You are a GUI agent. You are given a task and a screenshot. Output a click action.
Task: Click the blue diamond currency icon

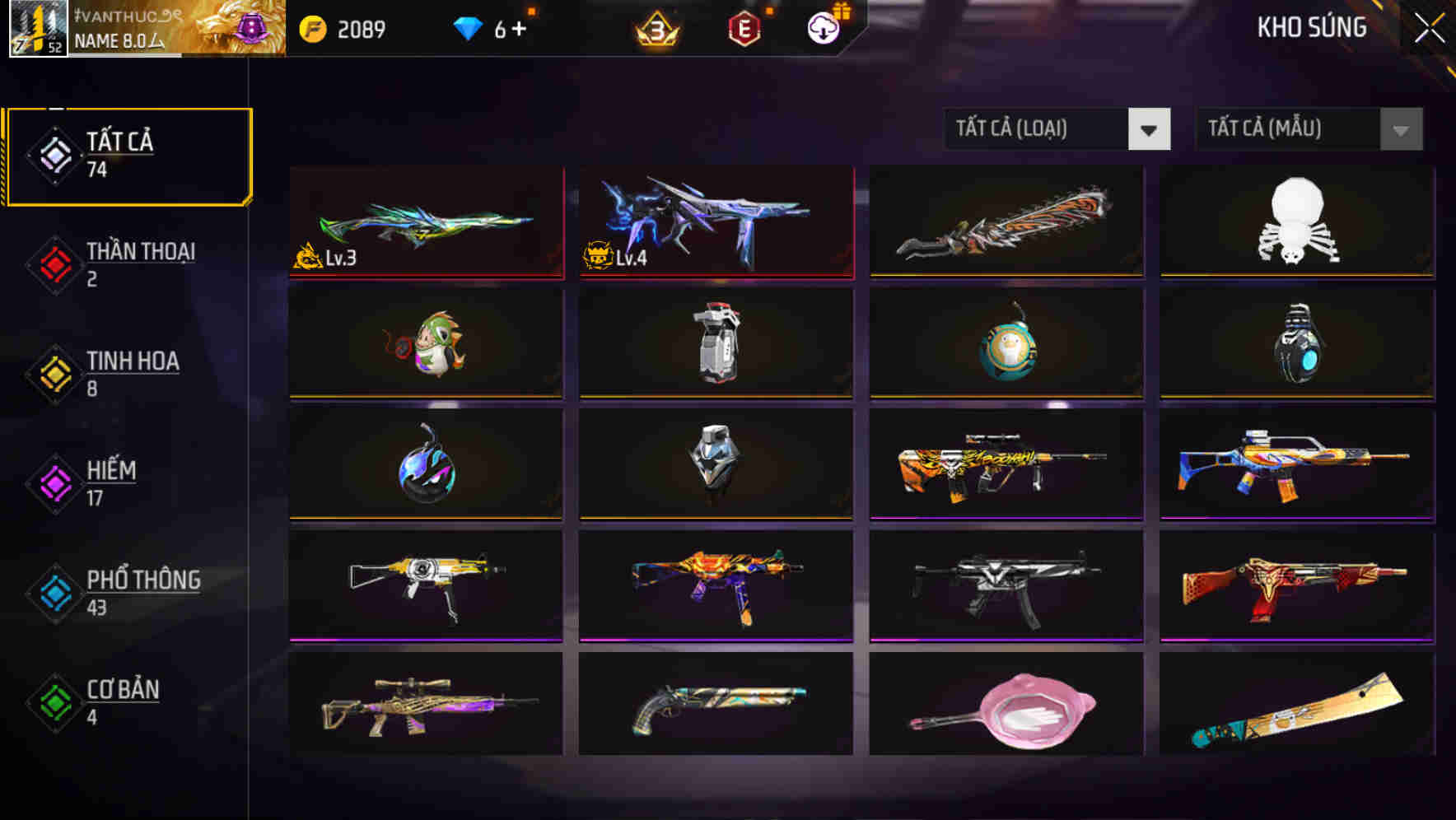(x=469, y=27)
